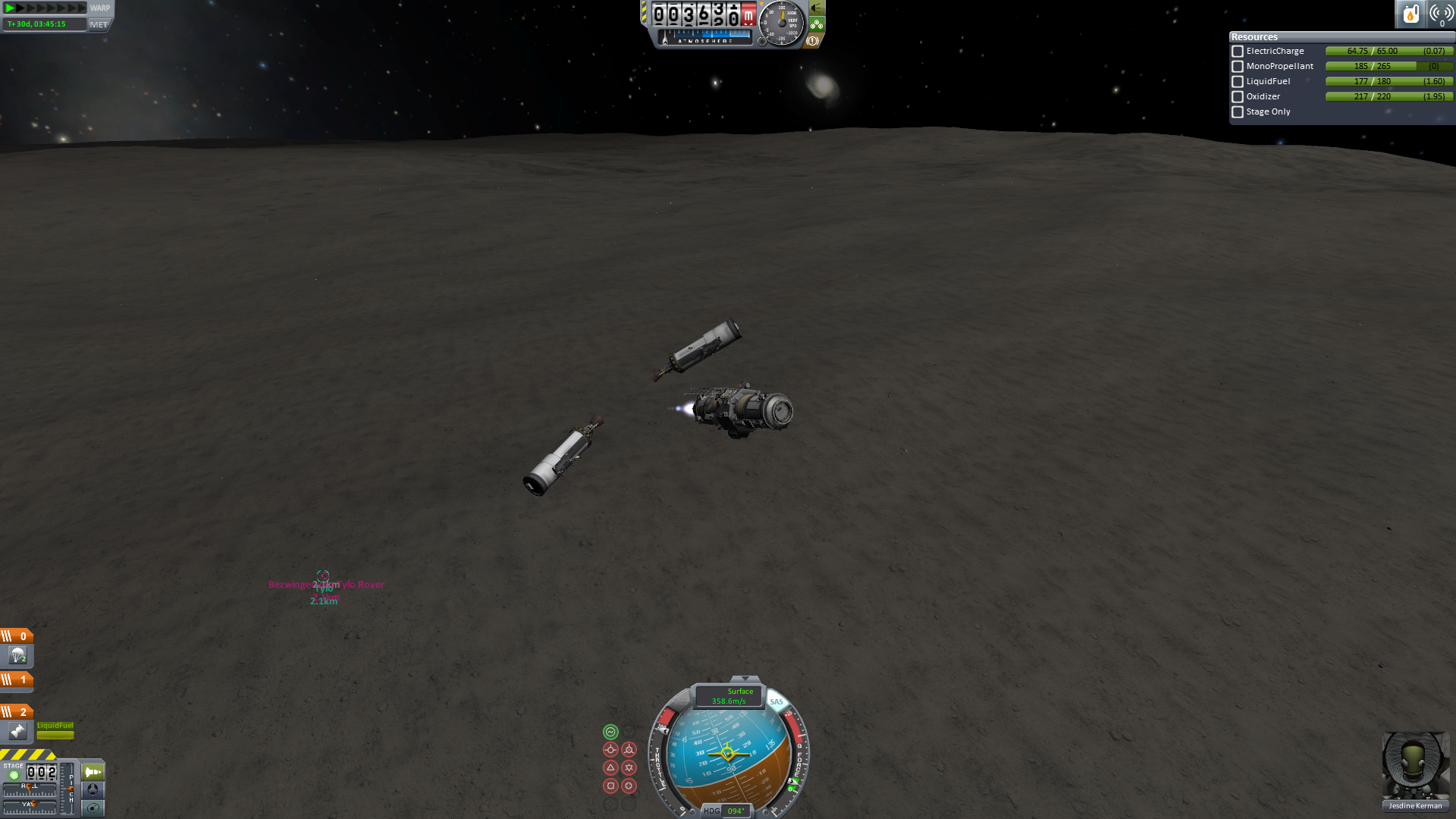Image resolution: width=1456 pixels, height=819 pixels.
Task: Switch to the staging mode button
Action: pyautogui.click(x=93, y=772)
